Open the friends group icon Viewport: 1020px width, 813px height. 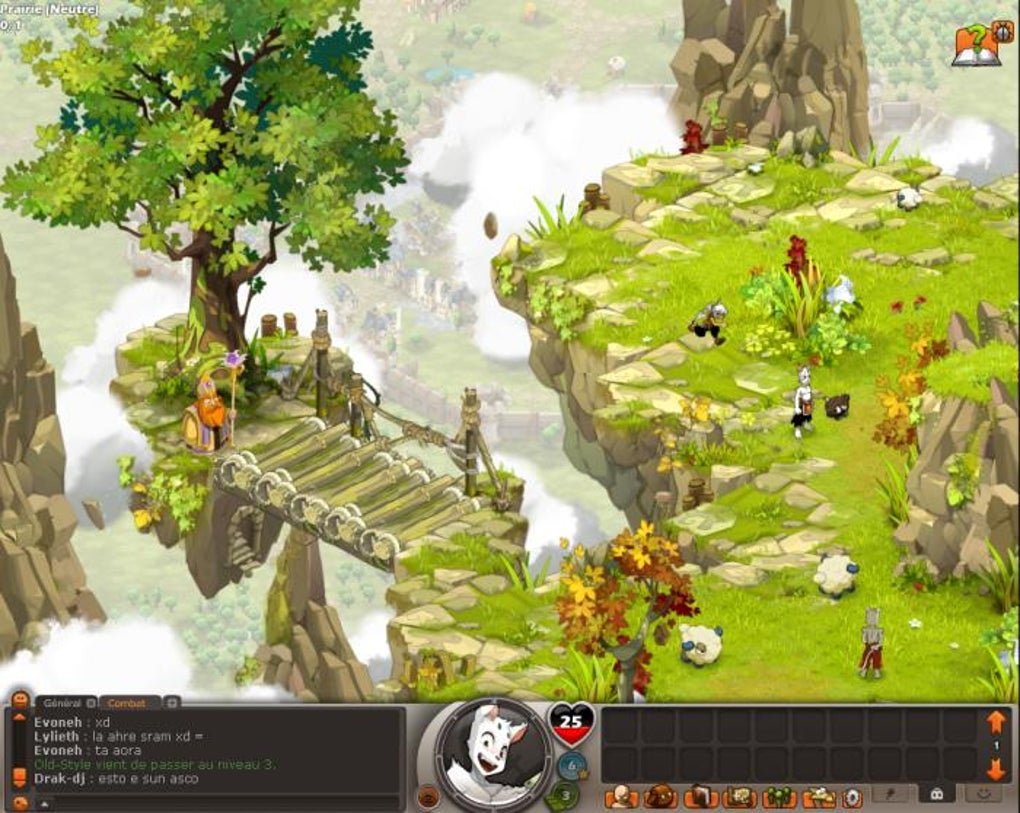click(x=779, y=797)
